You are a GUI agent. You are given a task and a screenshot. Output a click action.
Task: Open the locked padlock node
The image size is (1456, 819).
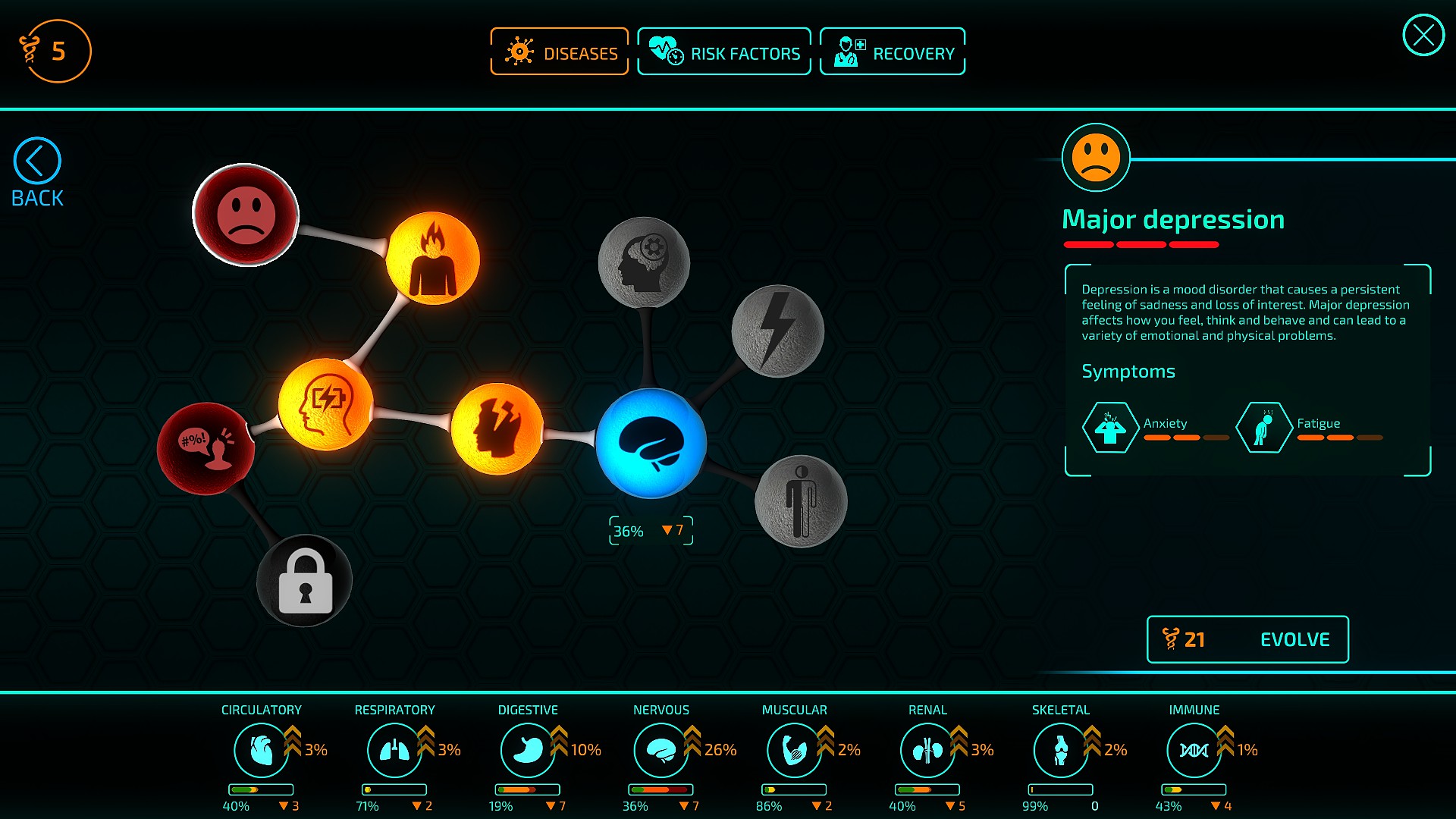[x=303, y=579]
